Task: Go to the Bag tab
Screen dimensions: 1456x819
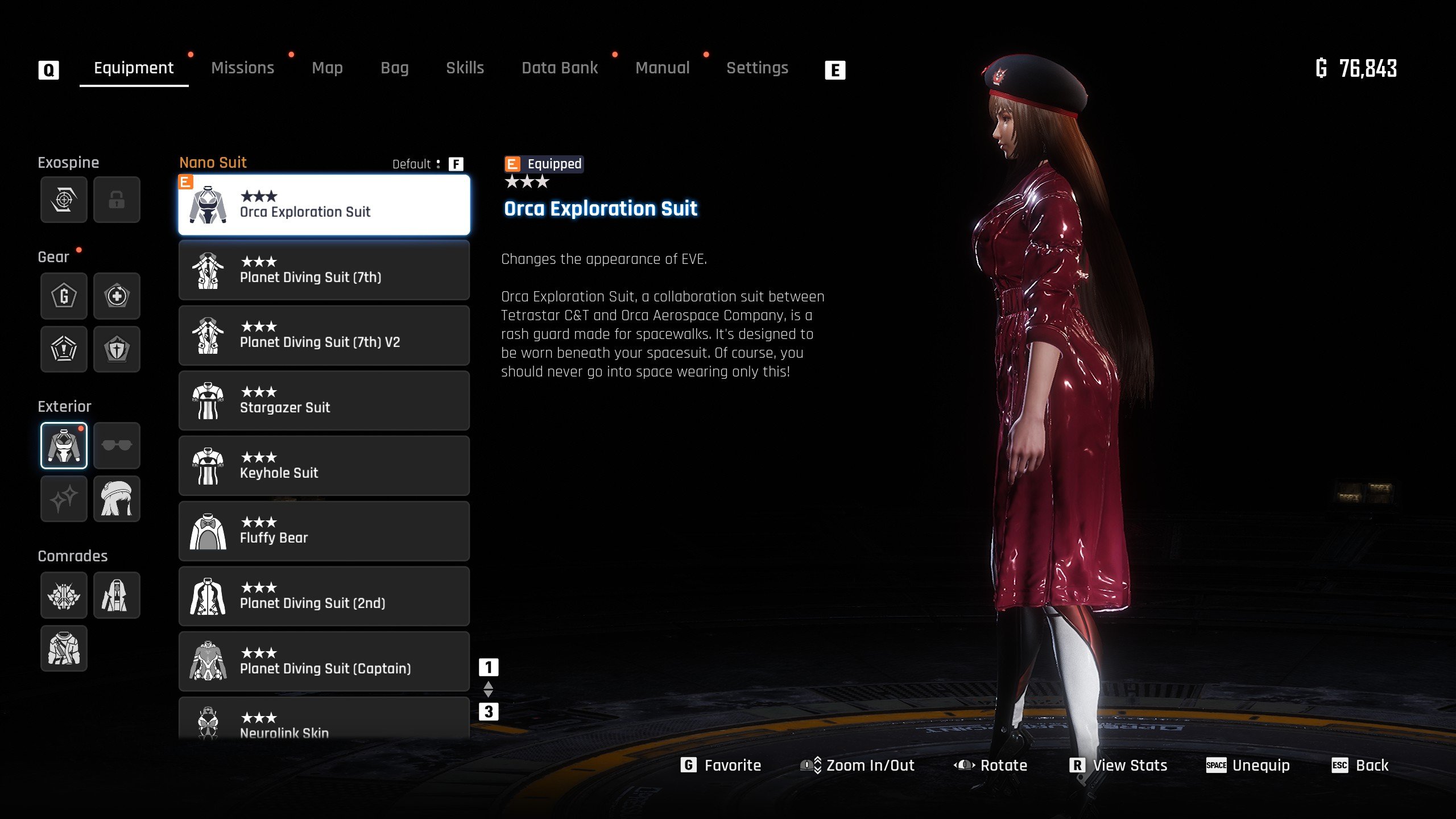Action: (x=394, y=68)
